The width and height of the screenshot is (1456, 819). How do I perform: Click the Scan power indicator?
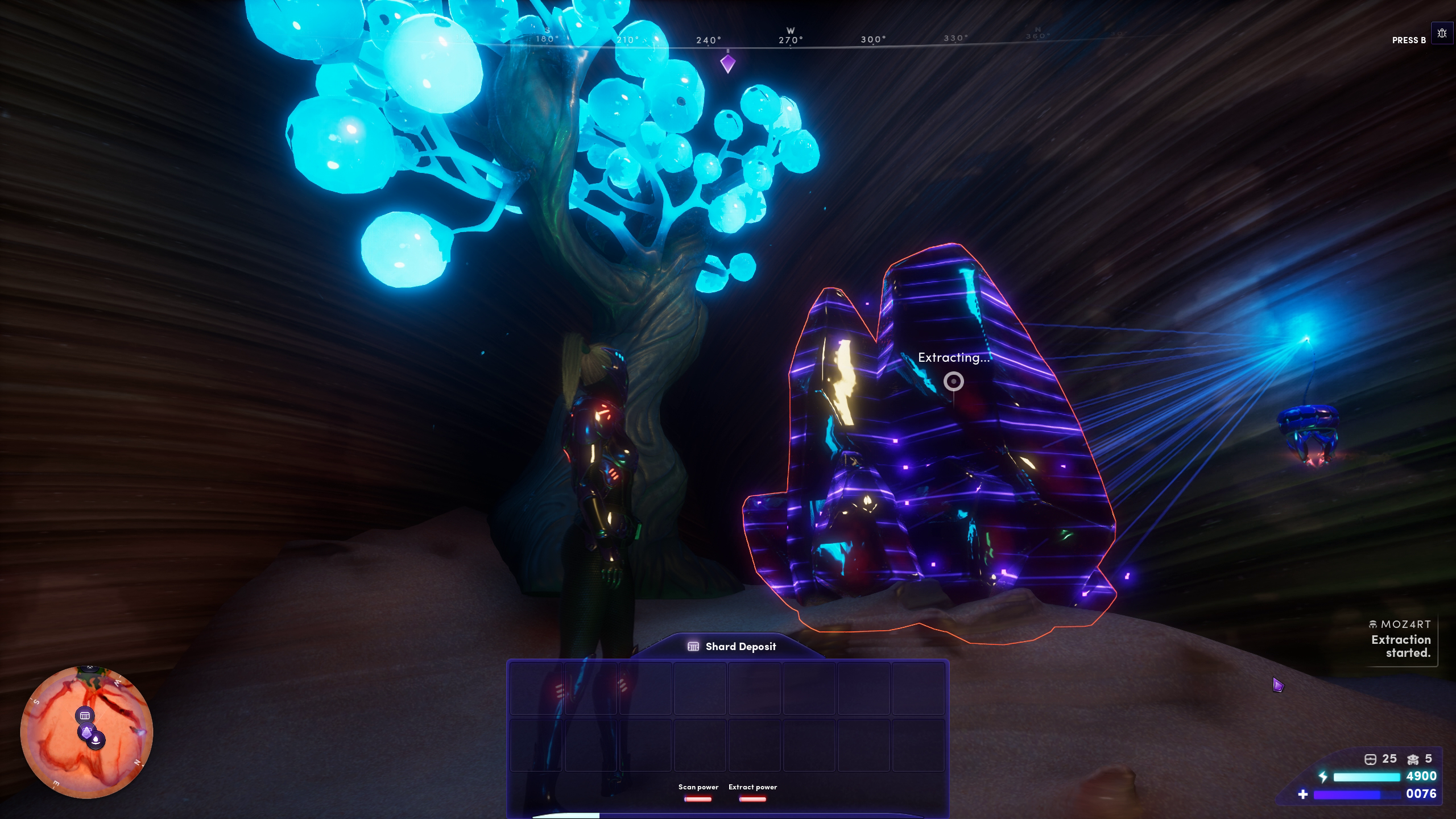pyautogui.click(x=698, y=793)
